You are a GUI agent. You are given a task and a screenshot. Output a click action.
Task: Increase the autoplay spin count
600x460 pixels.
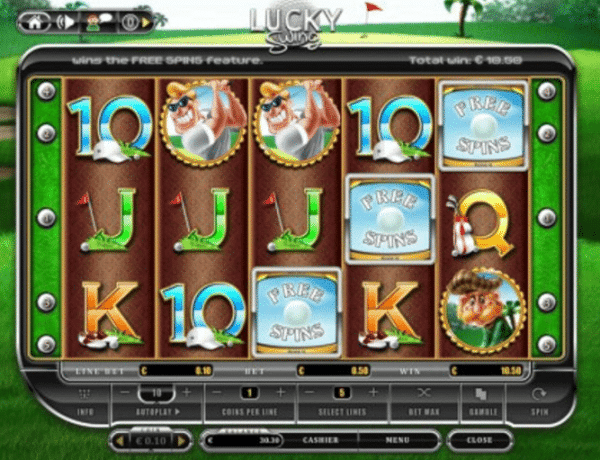tap(187, 393)
